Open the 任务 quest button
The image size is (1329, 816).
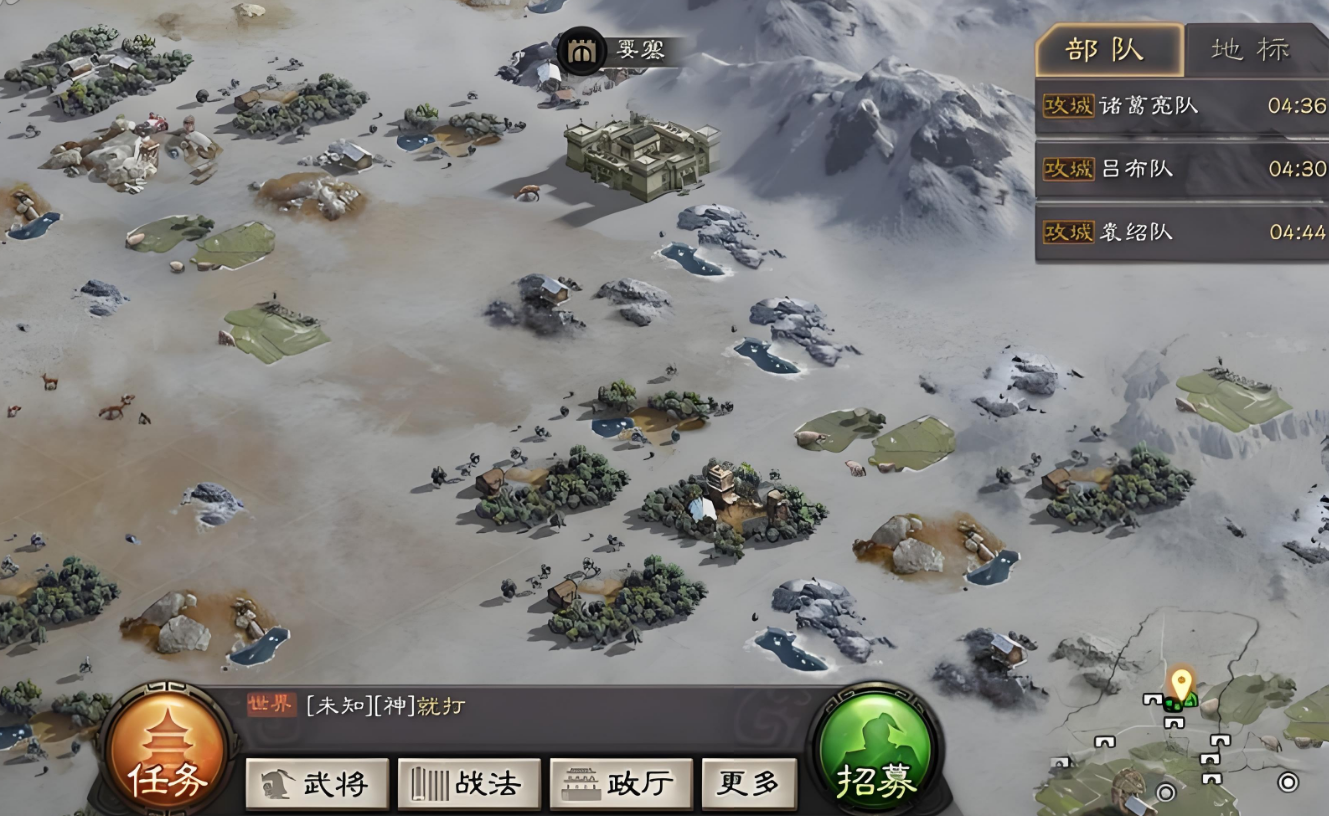168,752
